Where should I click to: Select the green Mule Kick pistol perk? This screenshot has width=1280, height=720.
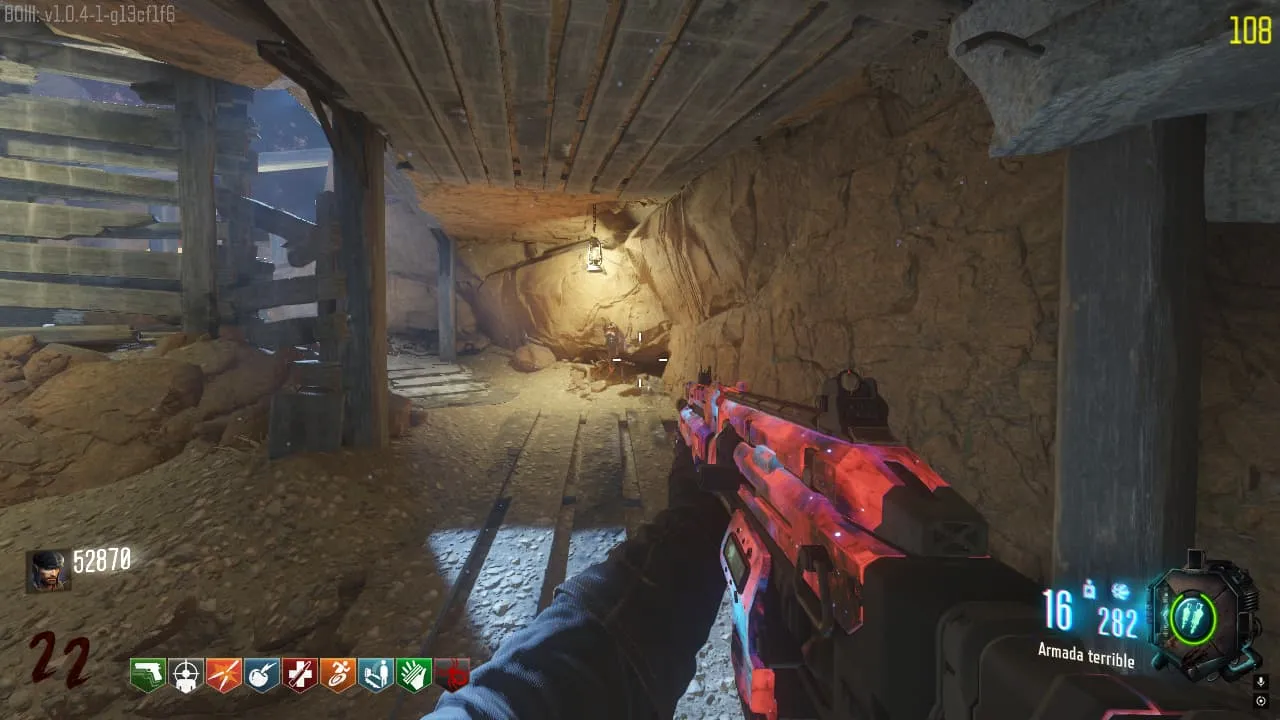[147, 675]
